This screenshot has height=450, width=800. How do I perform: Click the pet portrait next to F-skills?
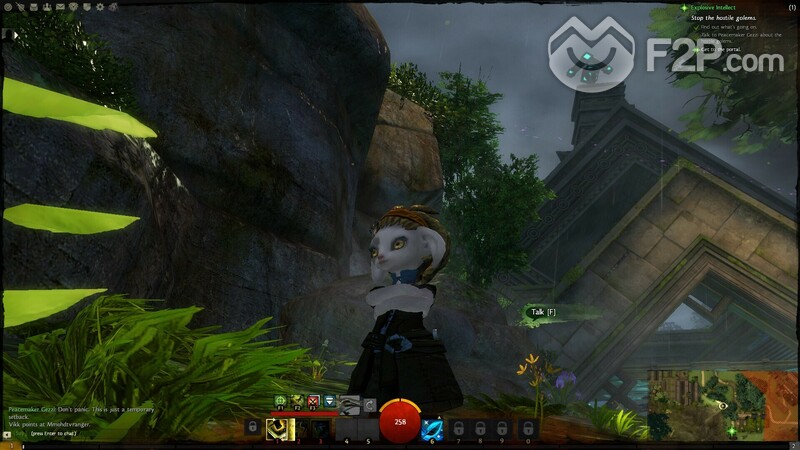[349, 403]
